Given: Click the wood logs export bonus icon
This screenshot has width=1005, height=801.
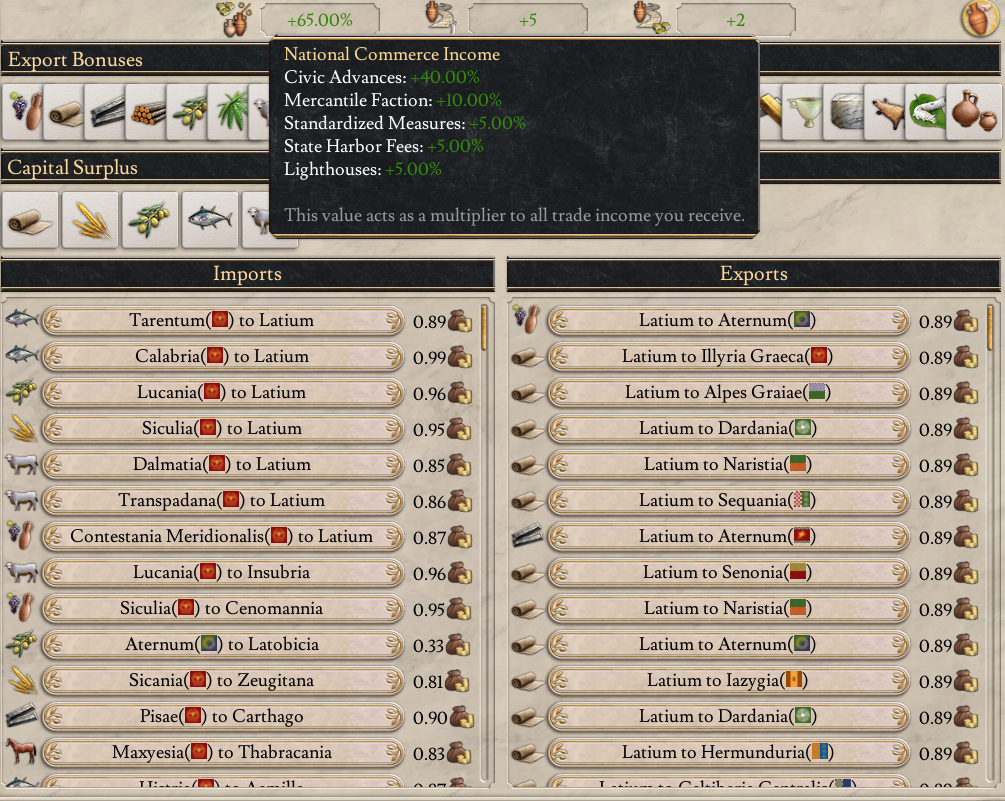Looking at the screenshot, I should [x=148, y=110].
